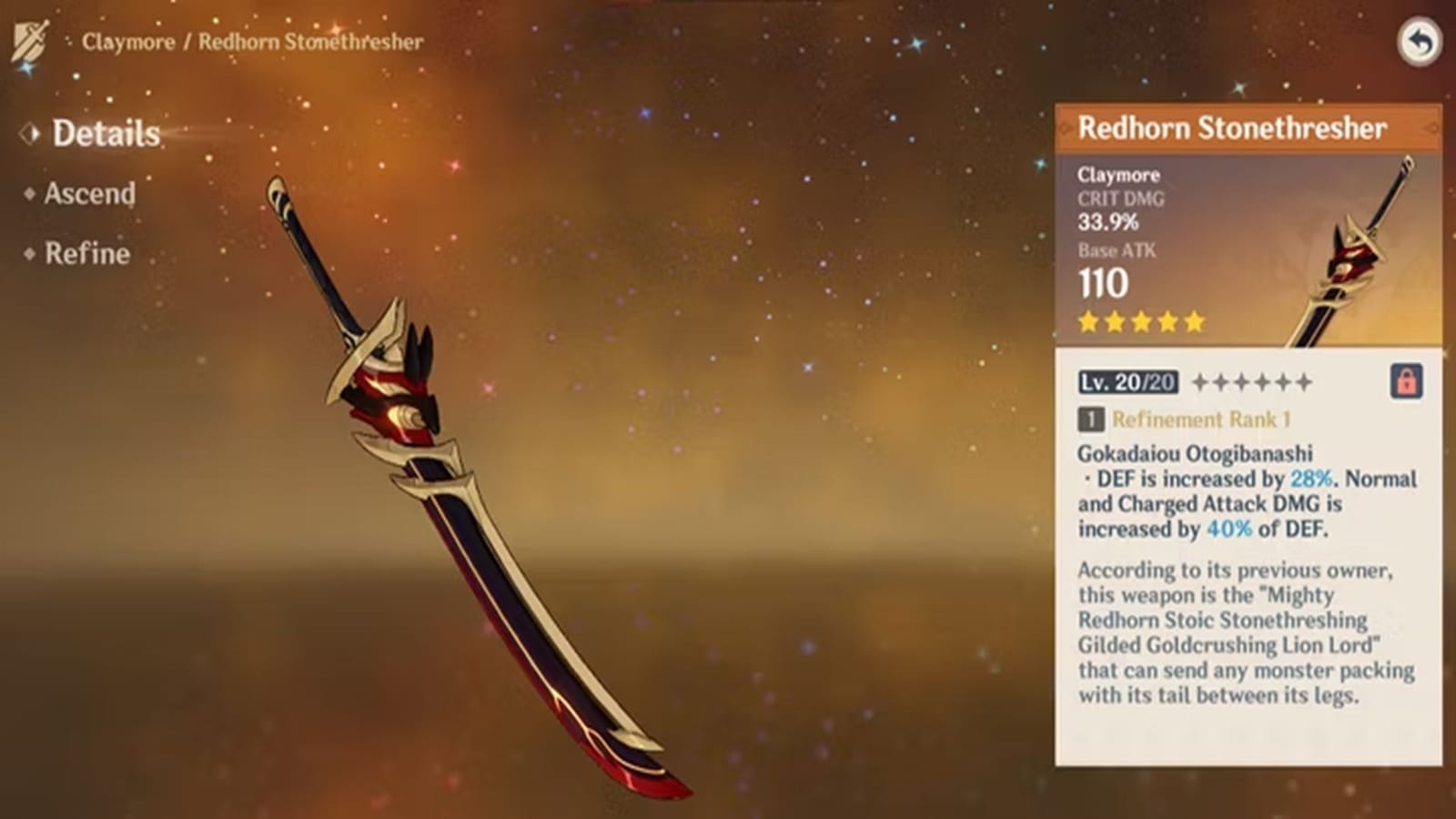Switch to the Refine tab

[x=86, y=254]
